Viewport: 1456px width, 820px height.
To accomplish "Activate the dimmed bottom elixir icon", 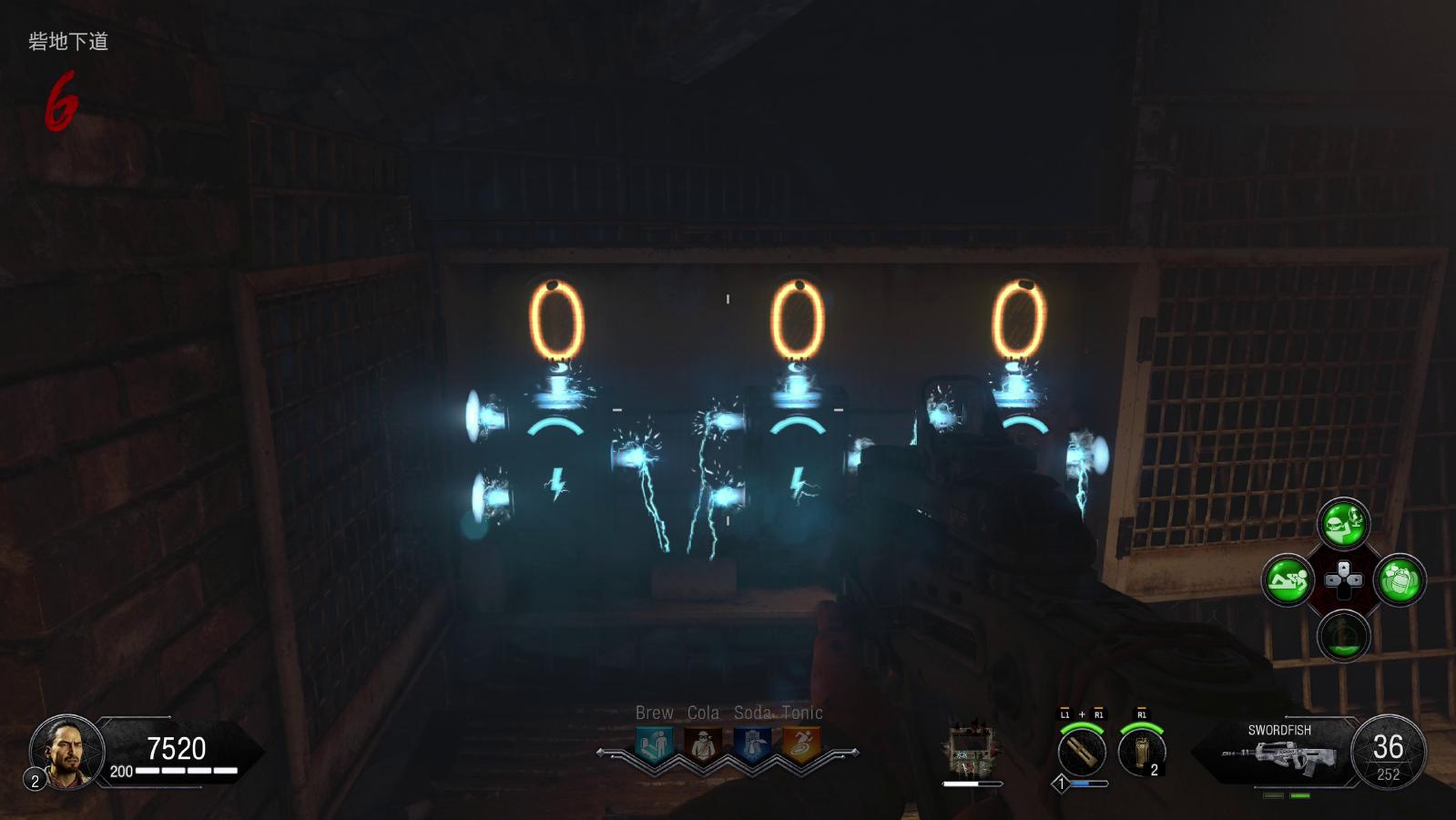I will pyautogui.click(x=1343, y=634).
